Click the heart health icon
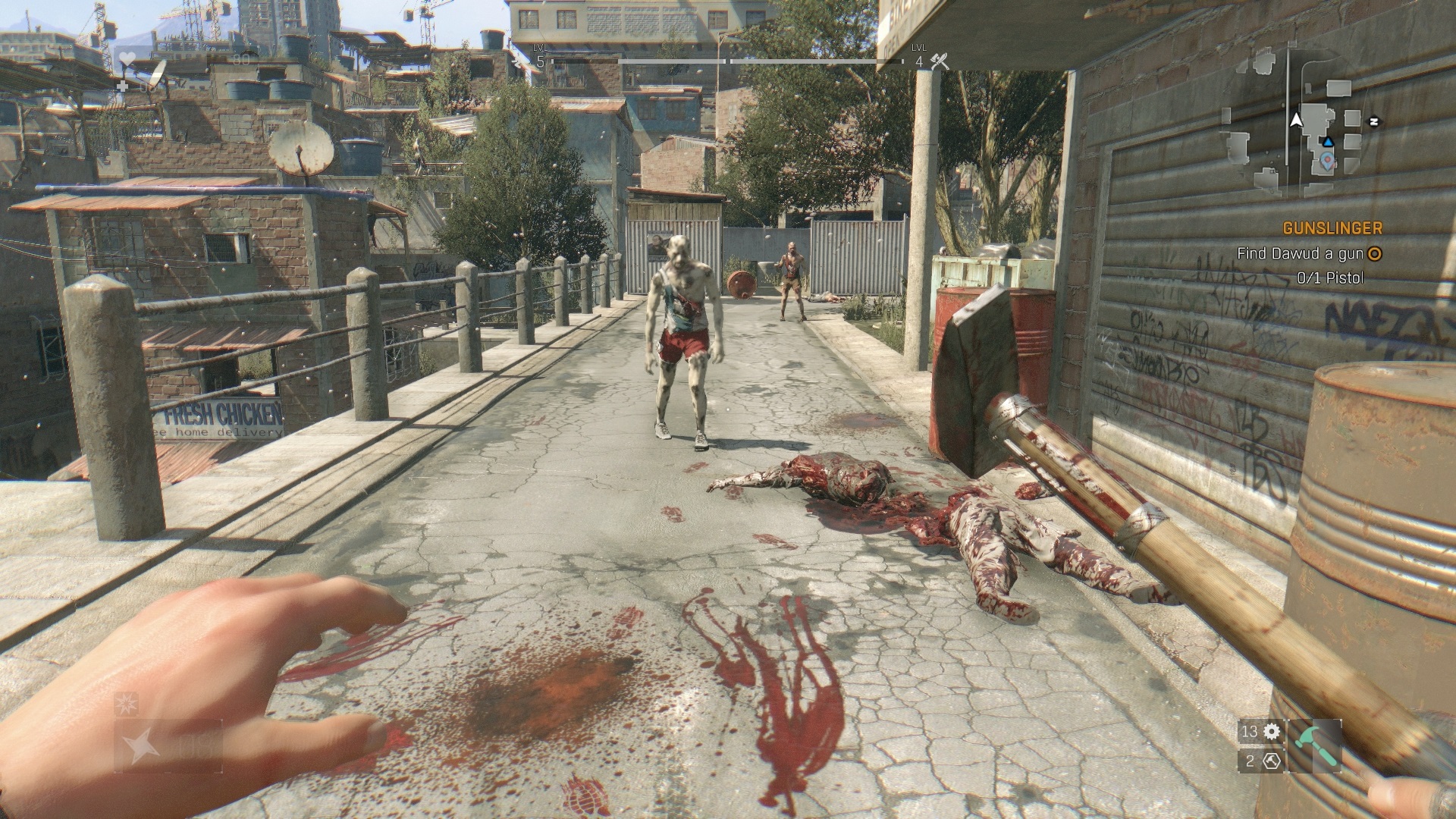Image resolution: width=1456 pixels, height=819 pixels. [x=127, y=58]
